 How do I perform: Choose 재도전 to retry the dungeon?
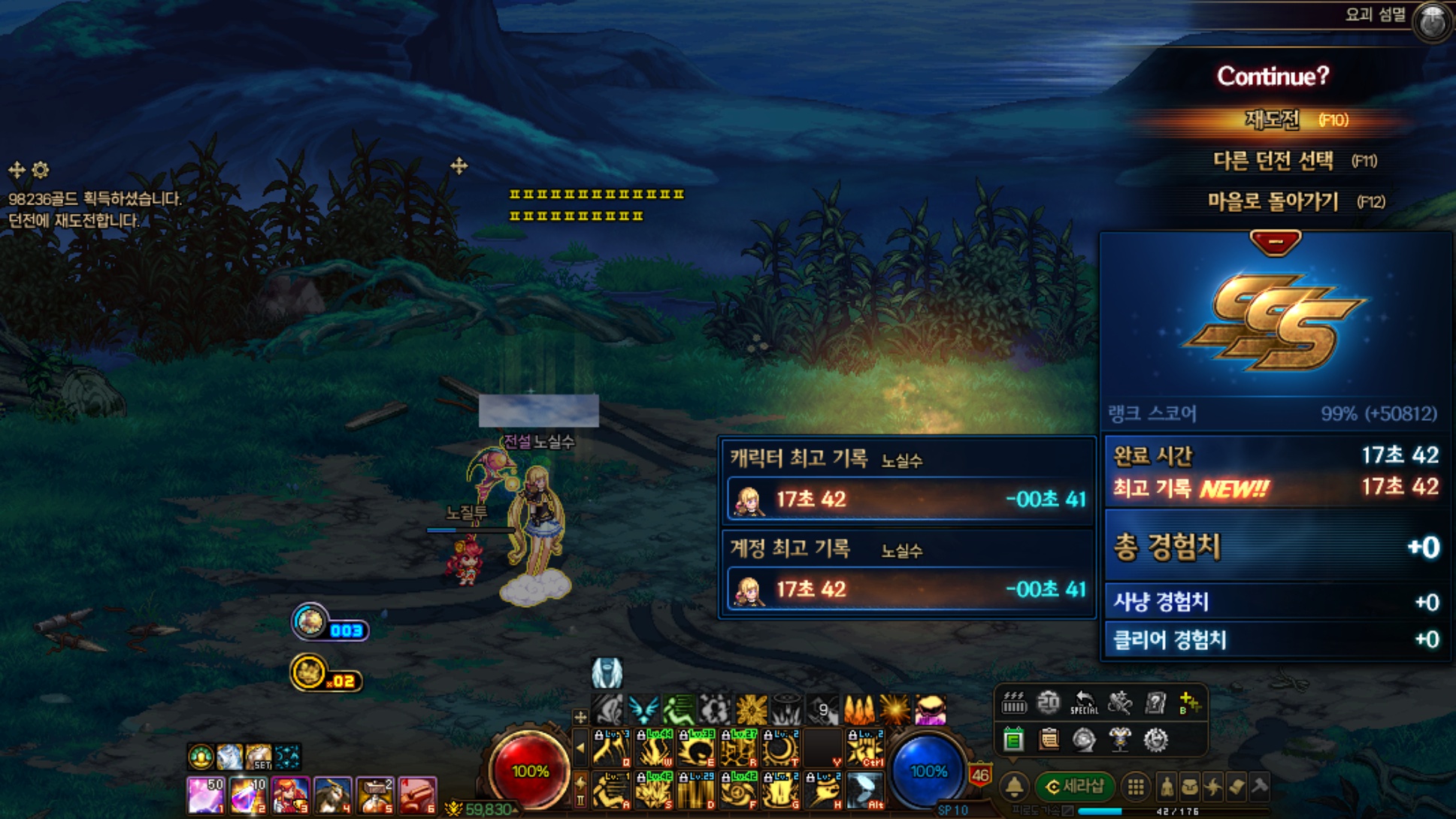pos(1273,119)
